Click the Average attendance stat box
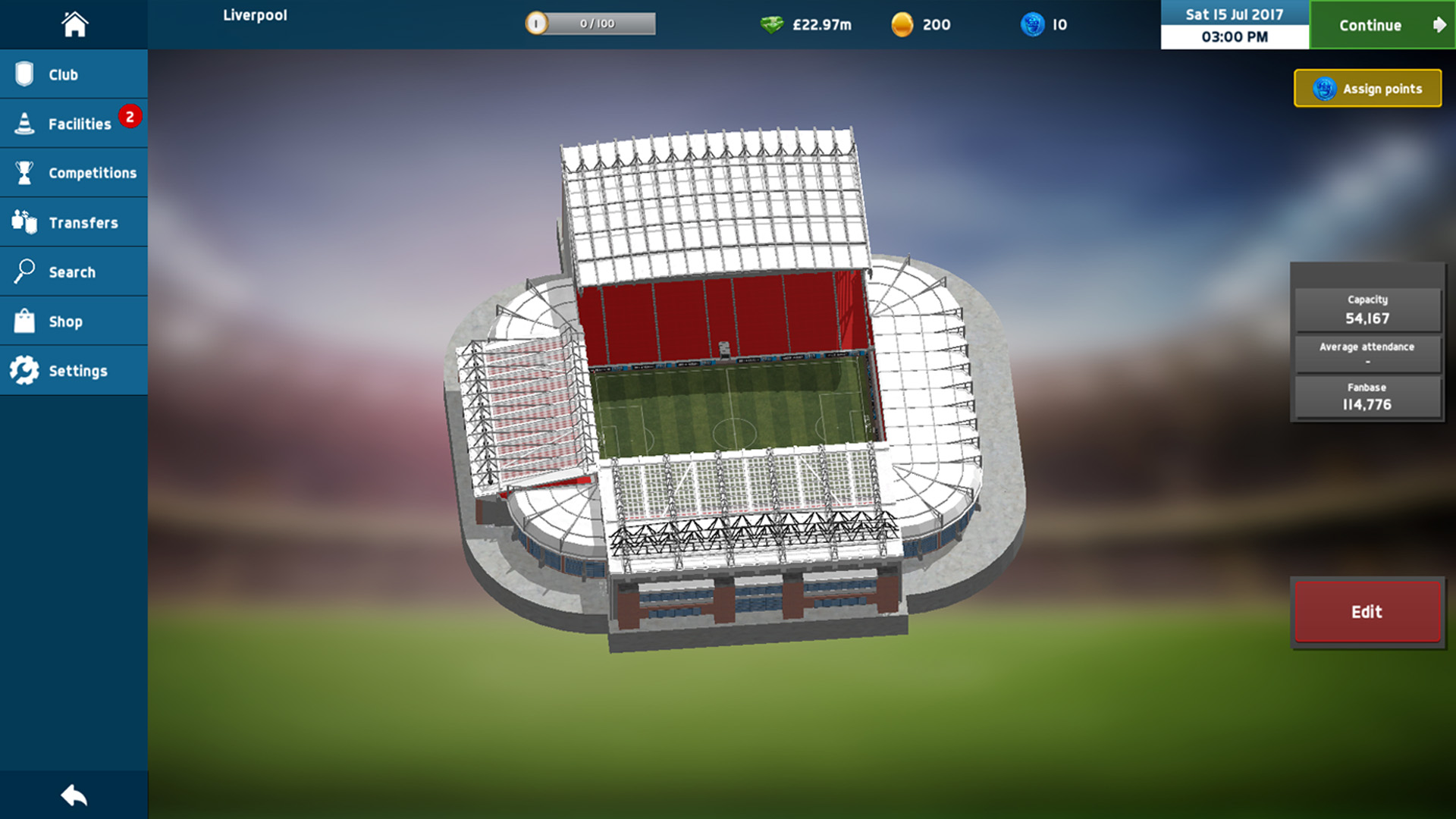The image size is (1456, 819). (x=1367, y=353)
